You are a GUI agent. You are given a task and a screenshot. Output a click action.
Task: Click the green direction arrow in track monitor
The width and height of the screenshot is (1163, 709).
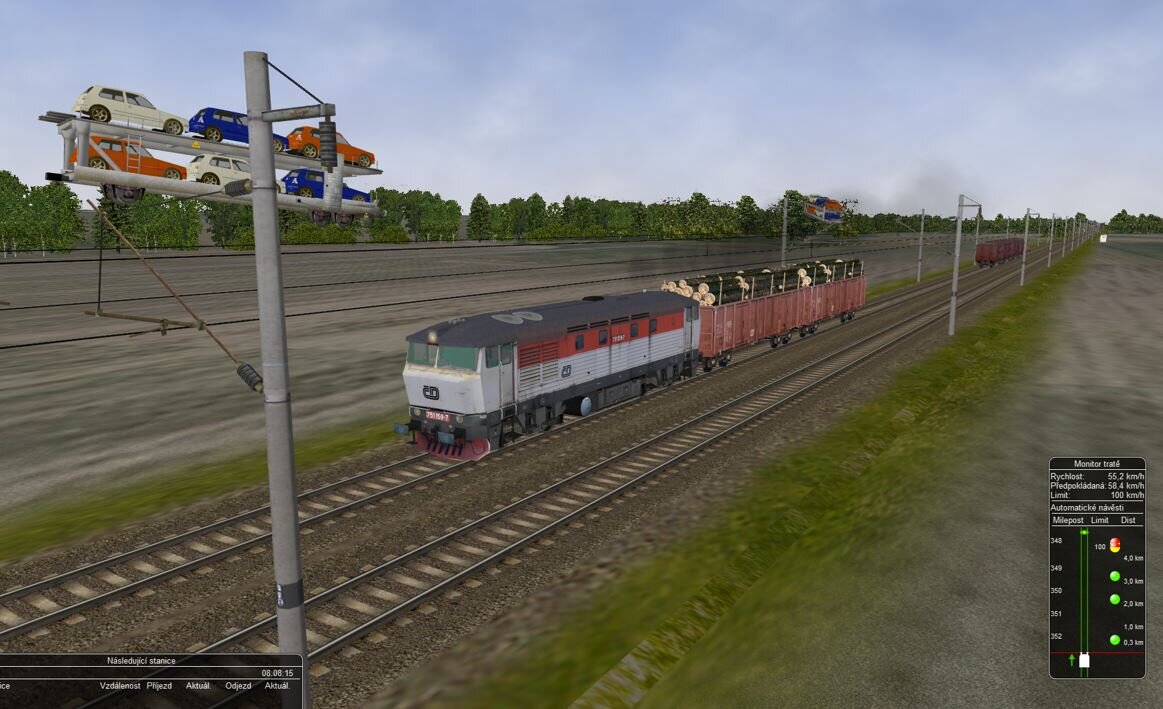coord(1071,660)
